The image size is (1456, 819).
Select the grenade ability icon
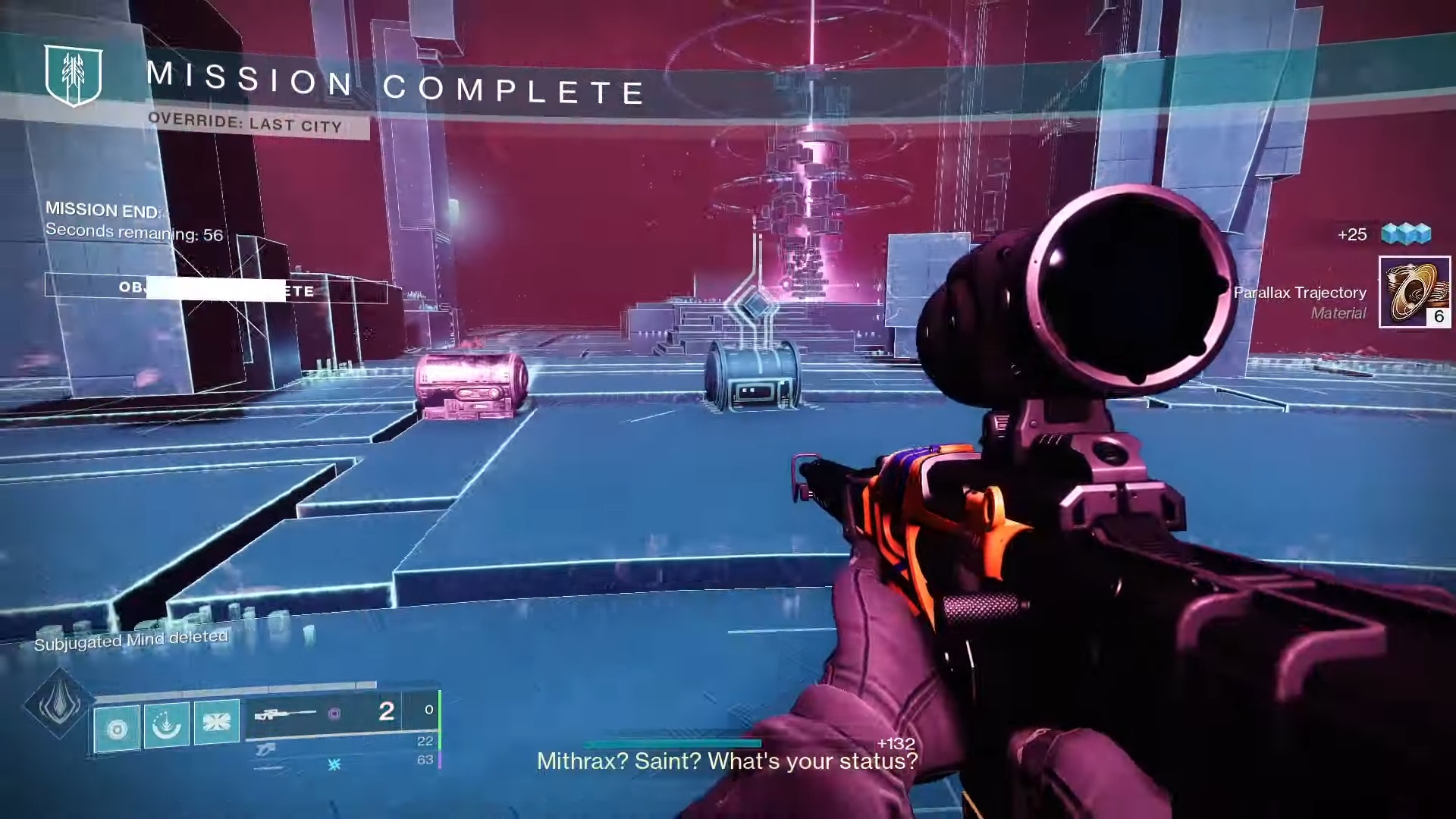pyautogui.click(x=117, y=729)
